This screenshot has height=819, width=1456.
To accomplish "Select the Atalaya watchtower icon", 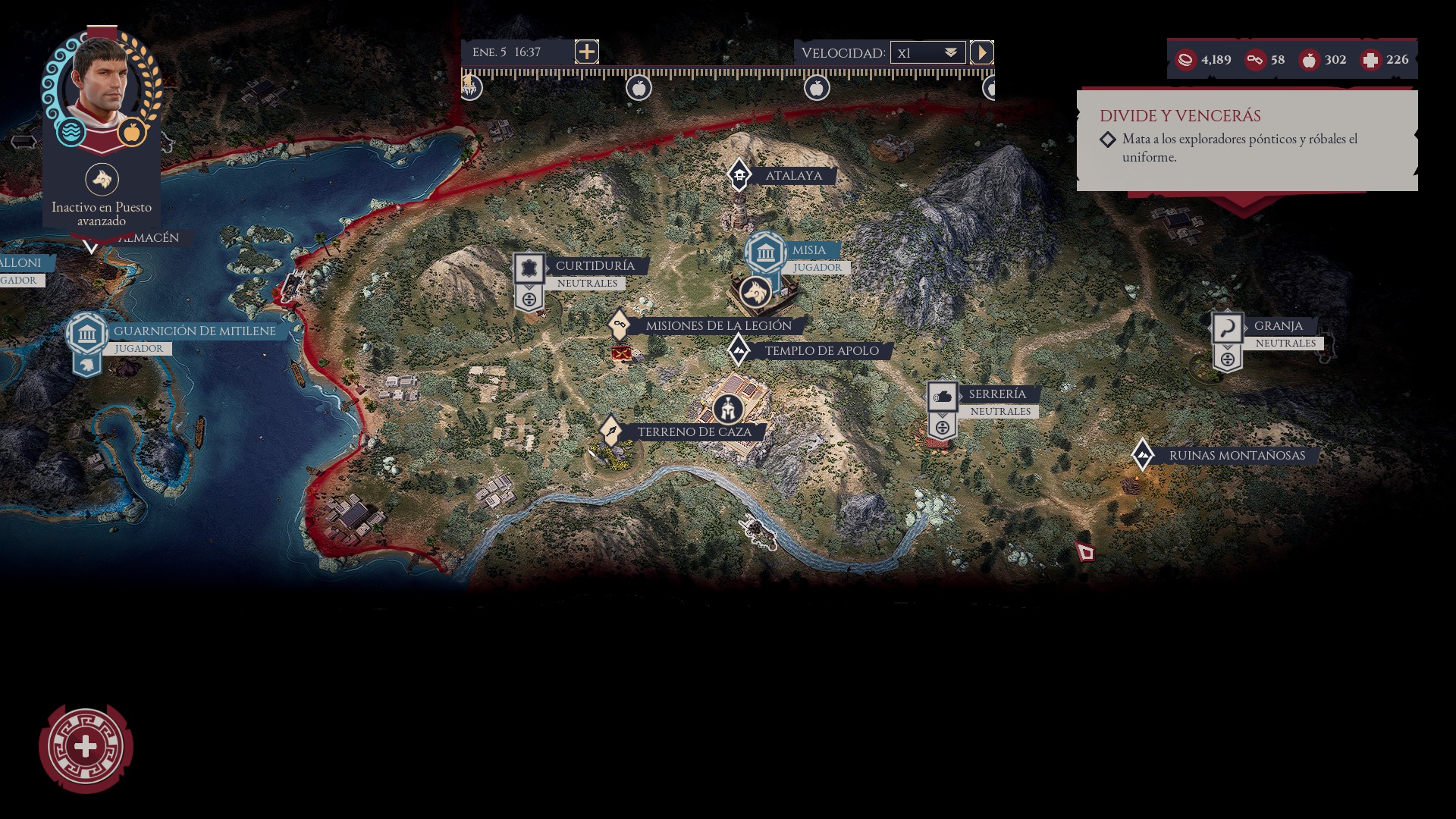I will pyautogui.click(x=739, y=174).
